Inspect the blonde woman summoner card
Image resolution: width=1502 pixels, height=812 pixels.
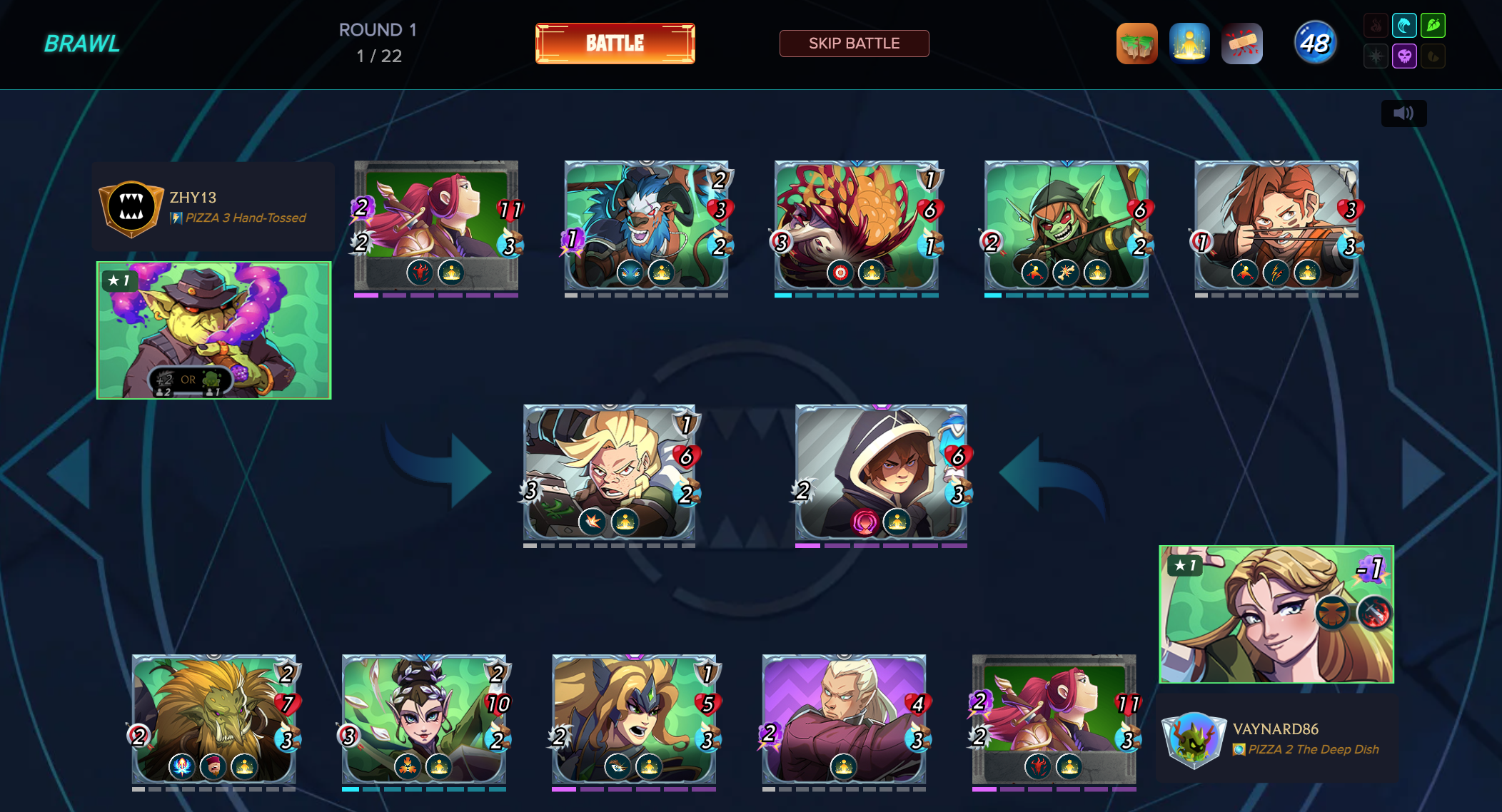coord(1276,614)
